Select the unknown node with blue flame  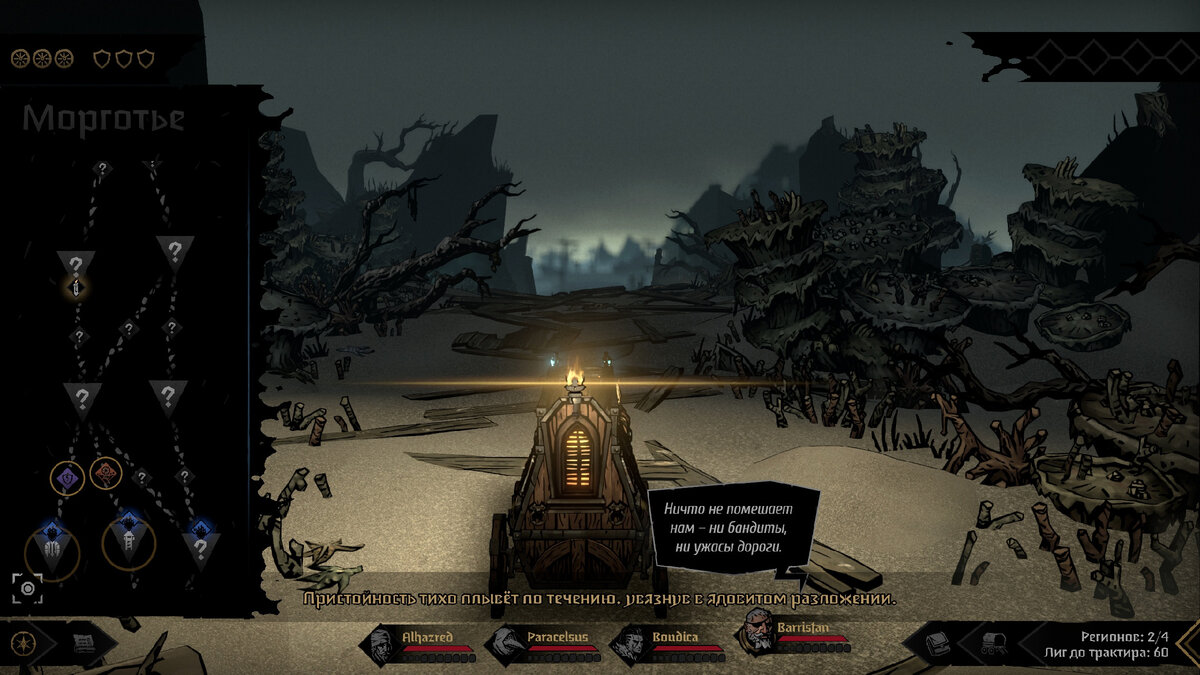point(201,546)
